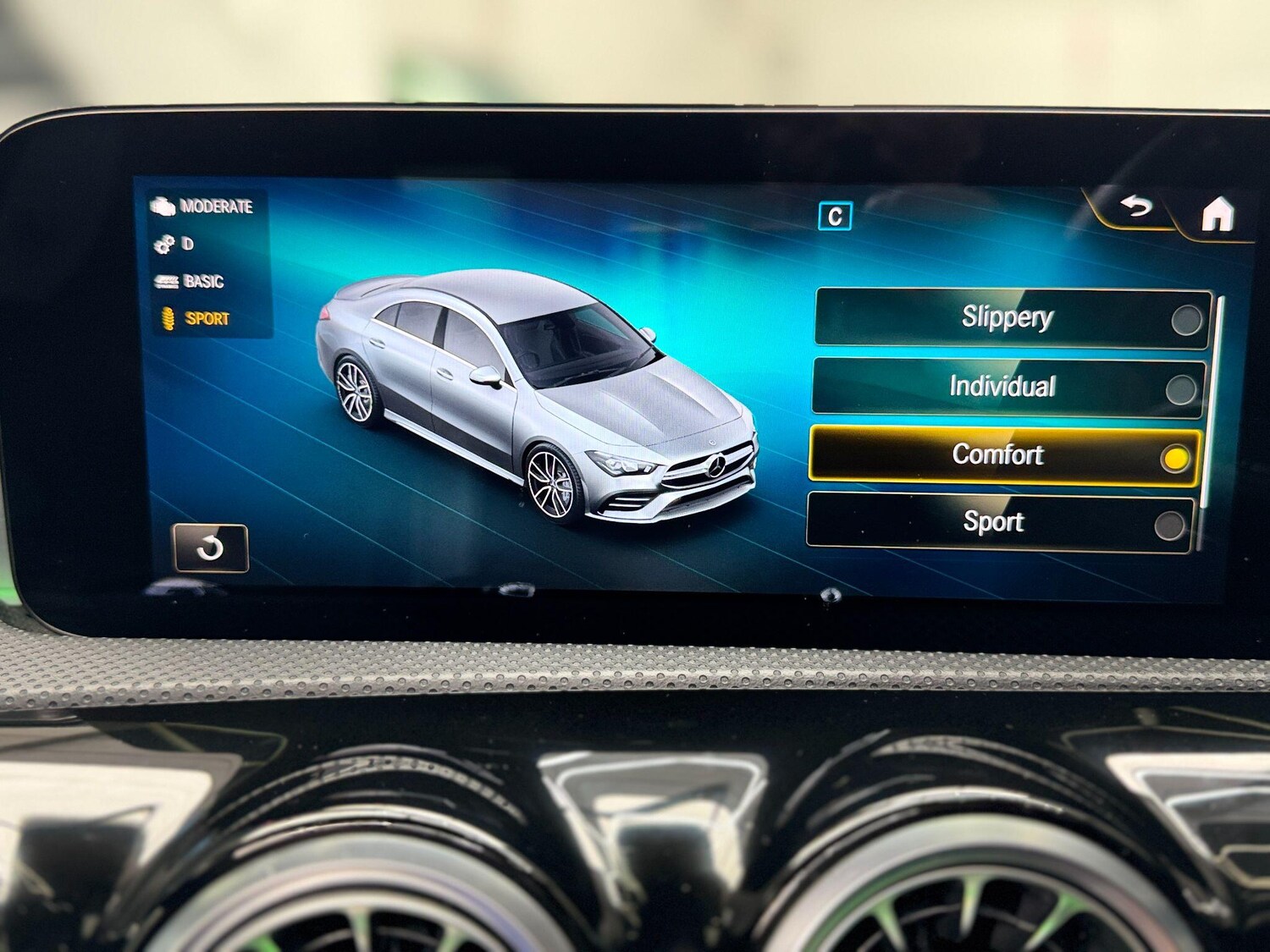The width and height of the screenshot is (1270, 952).
Task: Expand the Individual mode configuration
Action: coord(1002,388)
